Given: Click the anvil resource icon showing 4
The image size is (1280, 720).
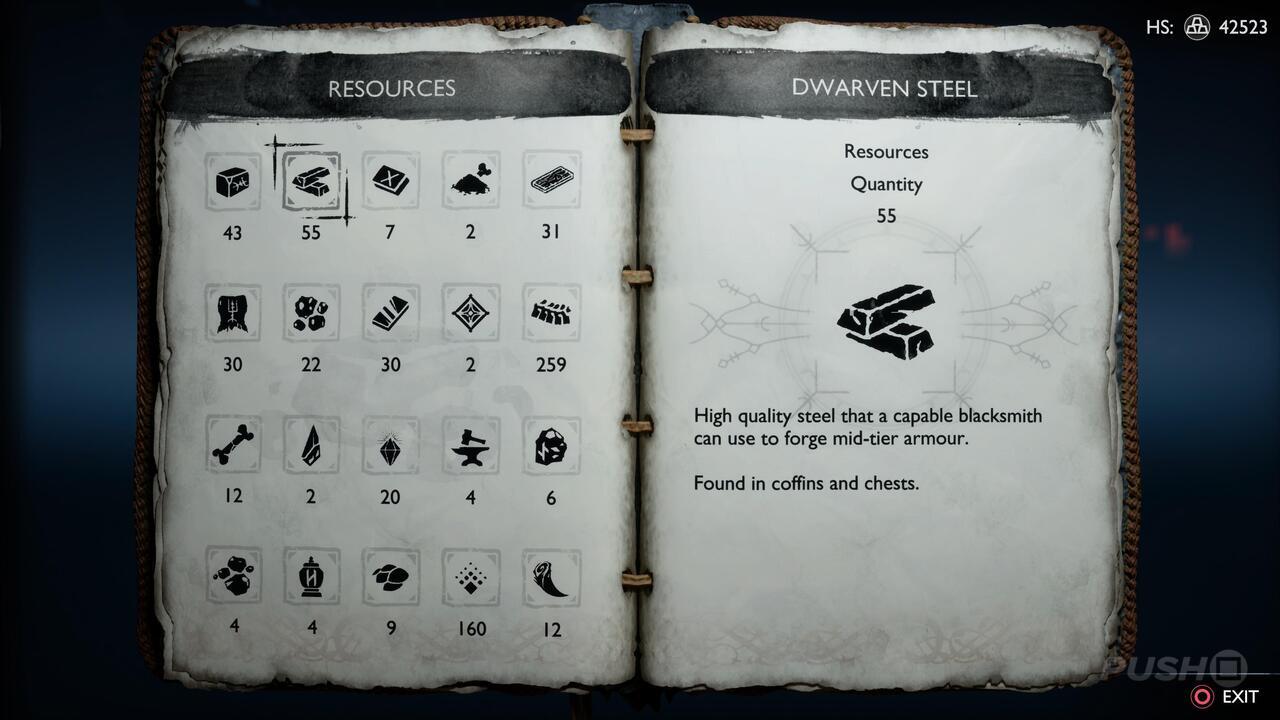Looking at the screenshot, I should (x=470, y=449).
